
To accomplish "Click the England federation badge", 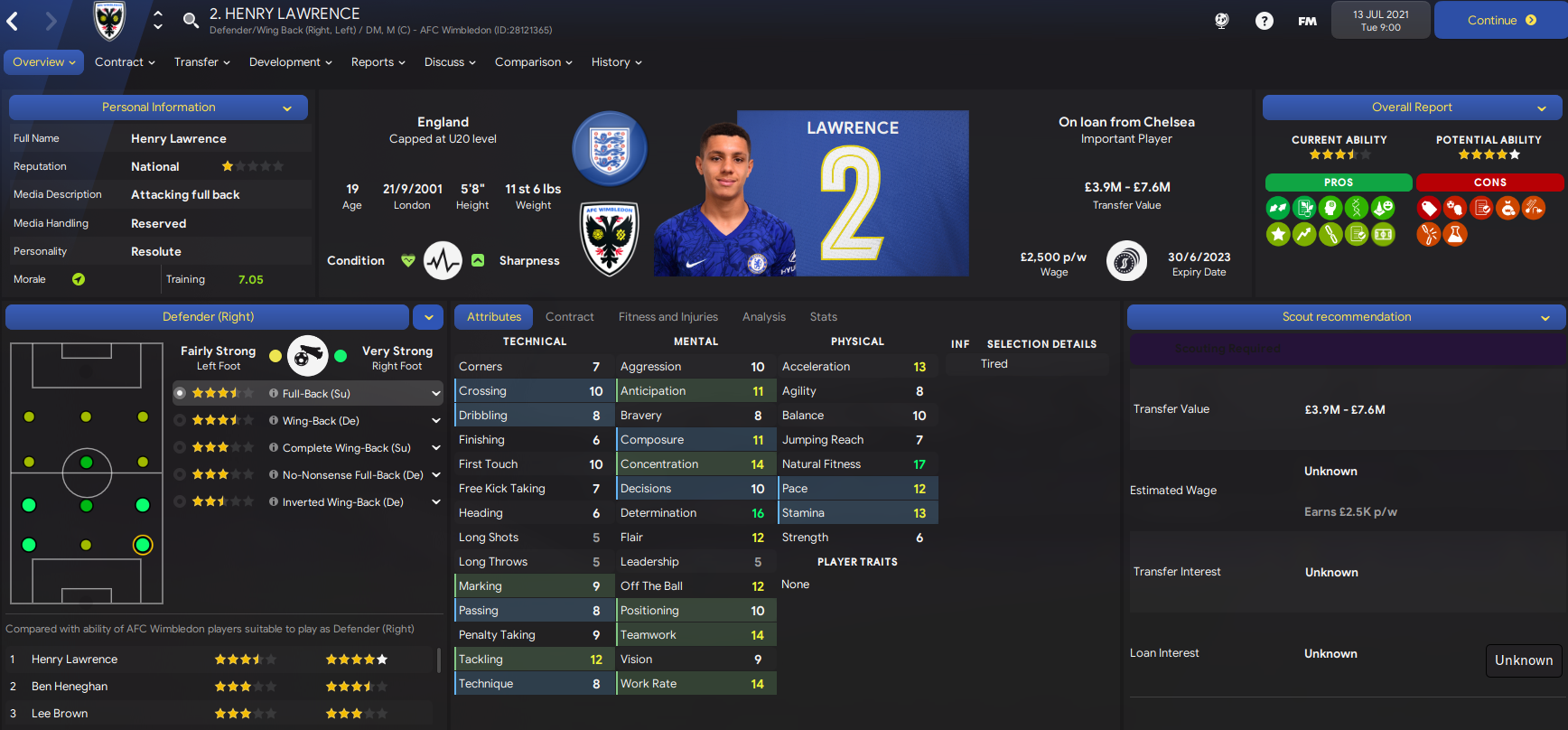I will (610, 149).
